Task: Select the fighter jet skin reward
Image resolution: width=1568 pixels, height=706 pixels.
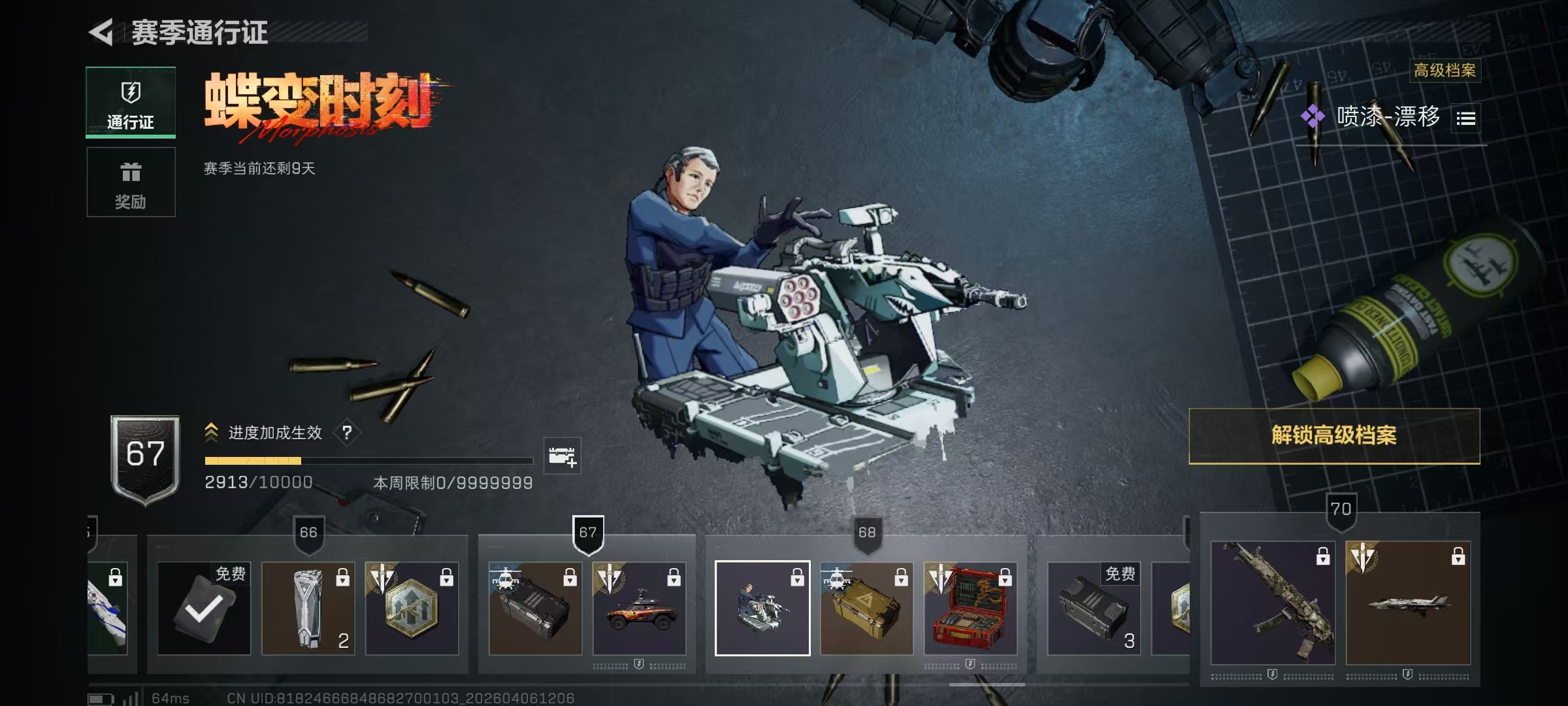Action: (x=1408, y=603)
